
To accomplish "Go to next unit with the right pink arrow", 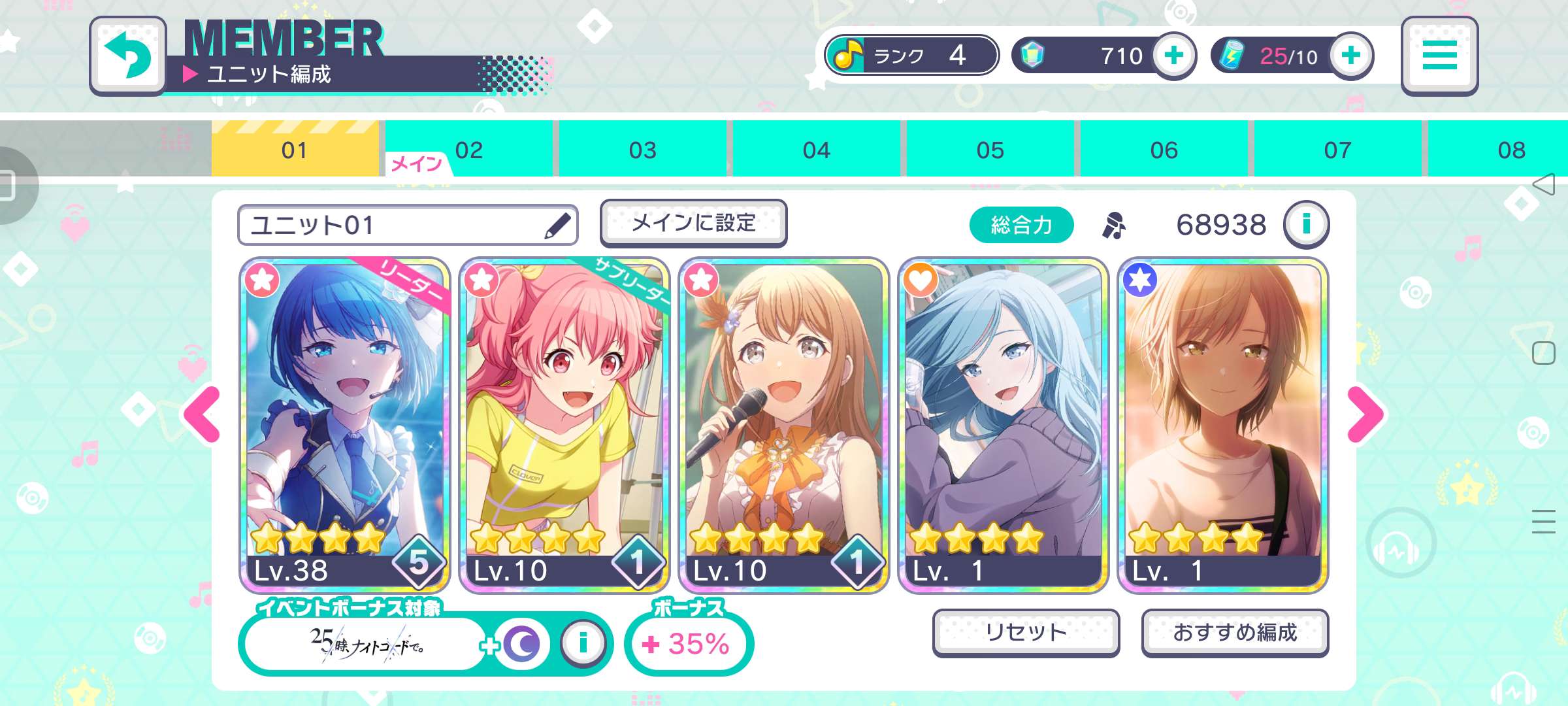I will (1365, 414).
